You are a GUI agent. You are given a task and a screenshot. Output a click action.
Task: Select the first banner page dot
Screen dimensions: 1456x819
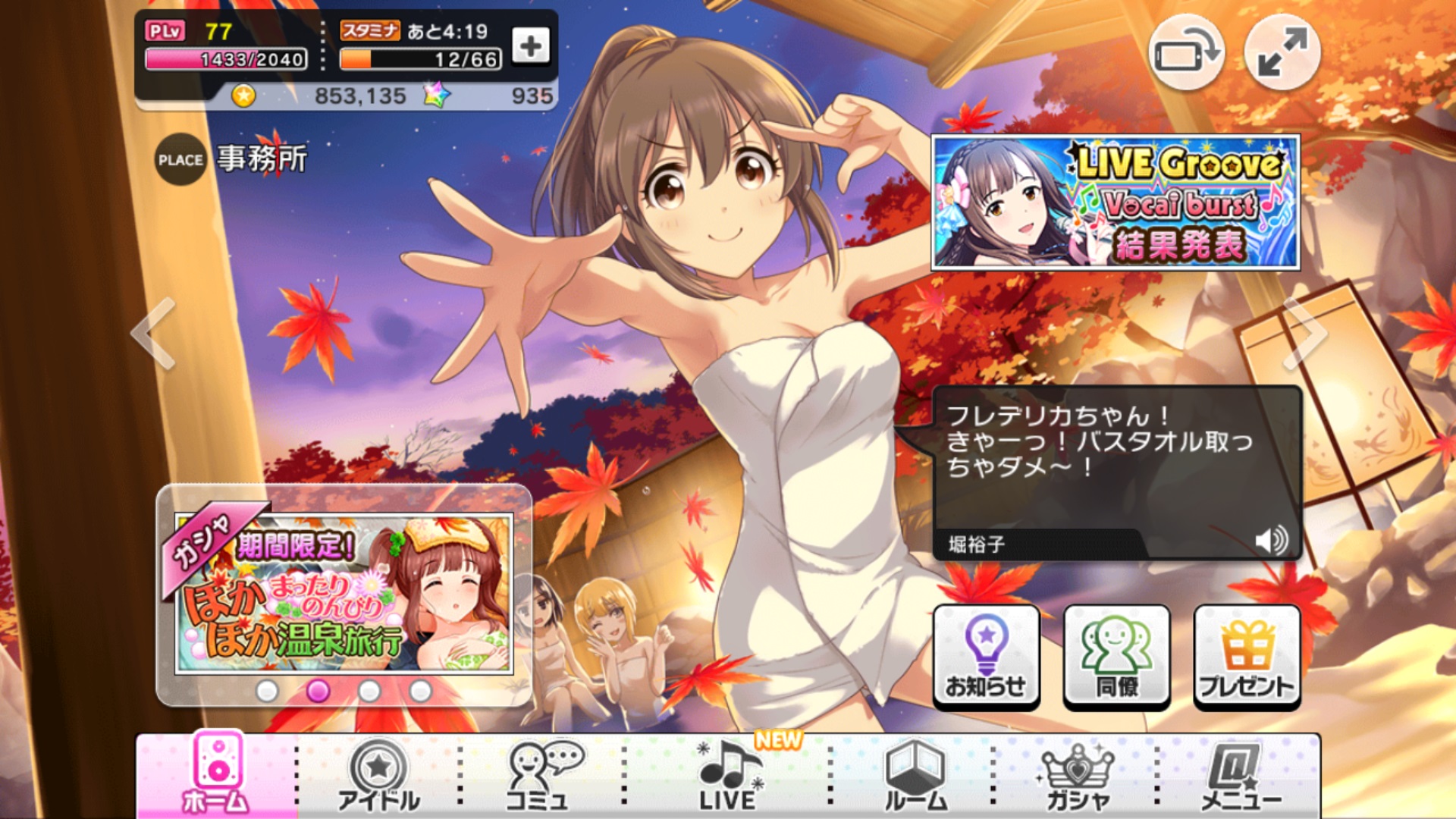coord(267,691)
